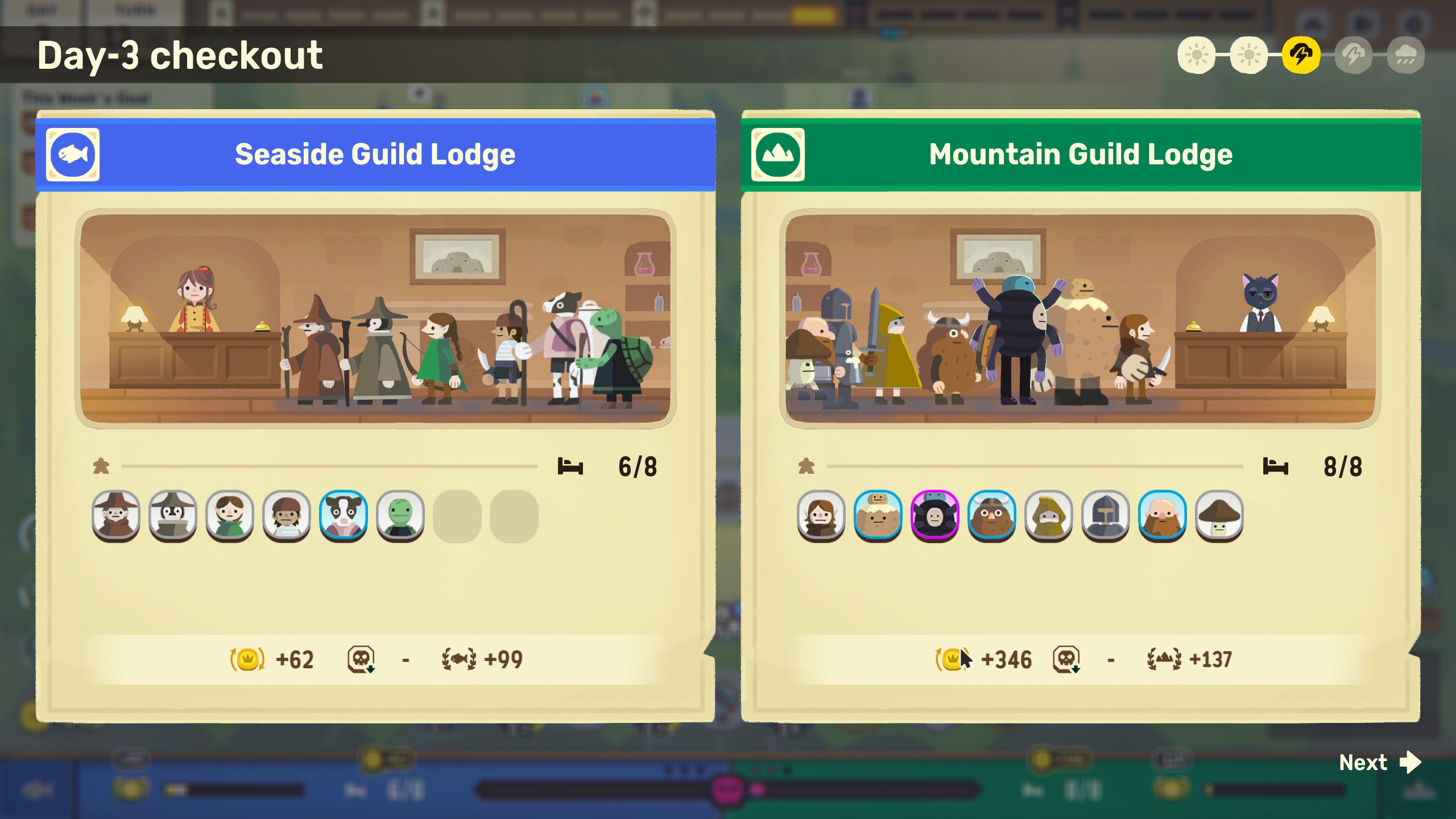
Task: Click the rain cloud weather day icon
Action: click(1406, 55)
